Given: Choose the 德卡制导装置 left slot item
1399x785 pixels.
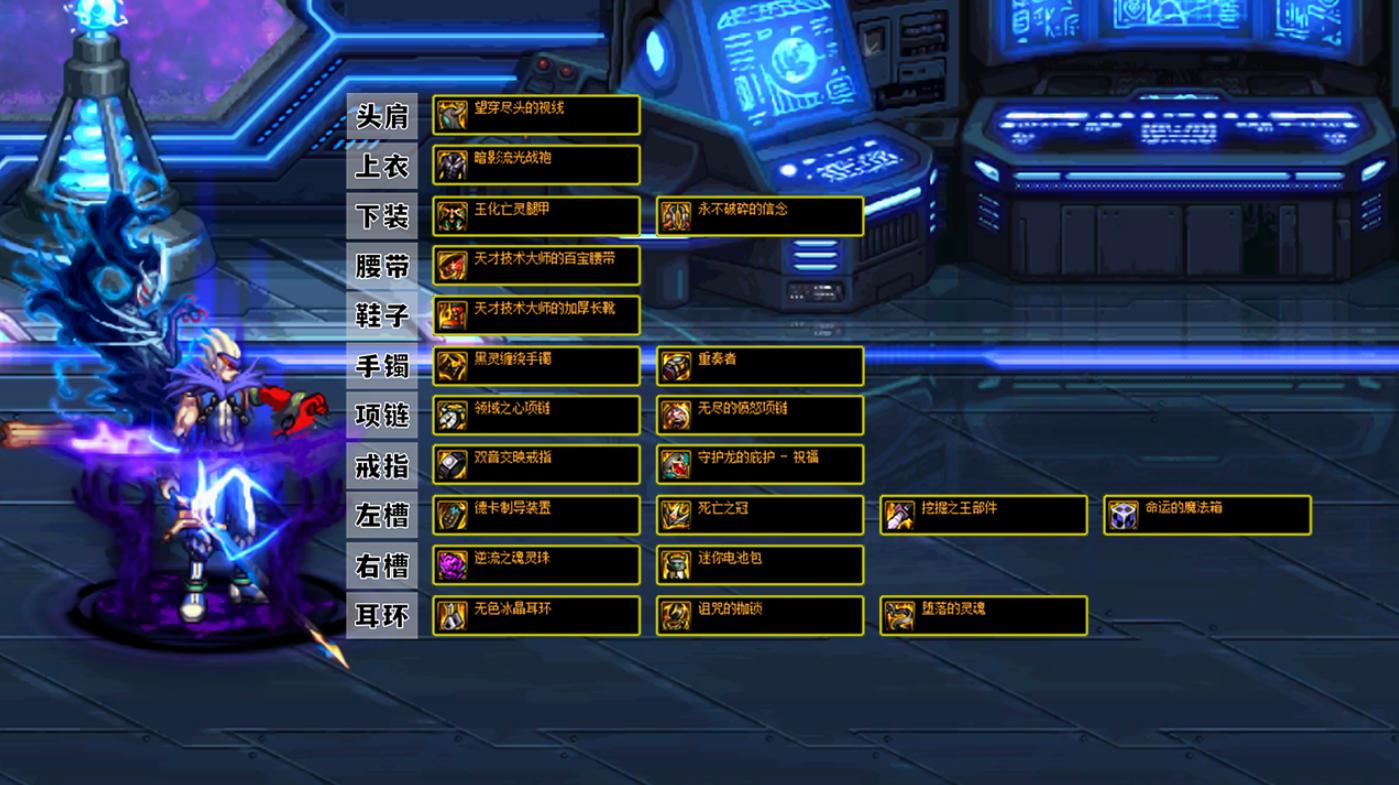Looking at the screenshot, I should pyautogui.click(x=536, y=515).
